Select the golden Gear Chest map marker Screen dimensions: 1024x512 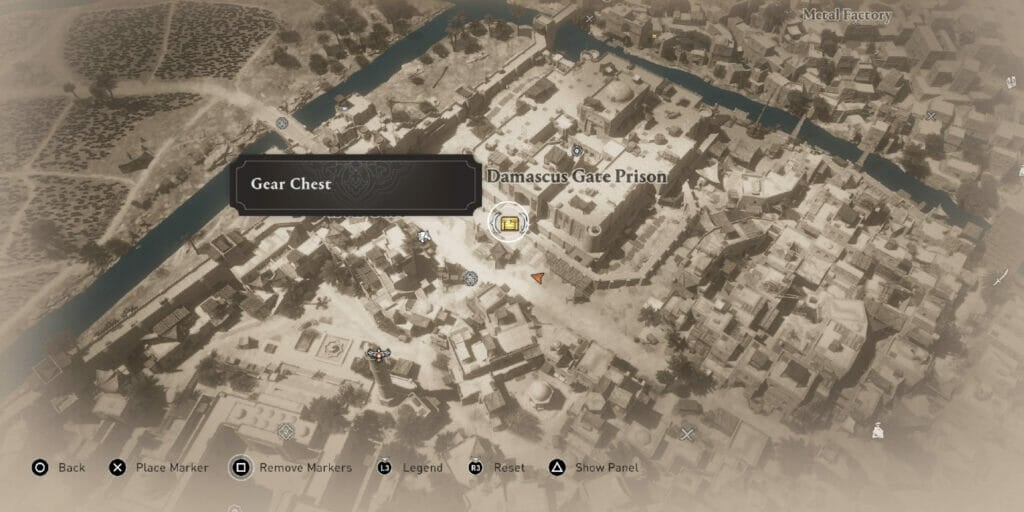[x=508, y=222]
